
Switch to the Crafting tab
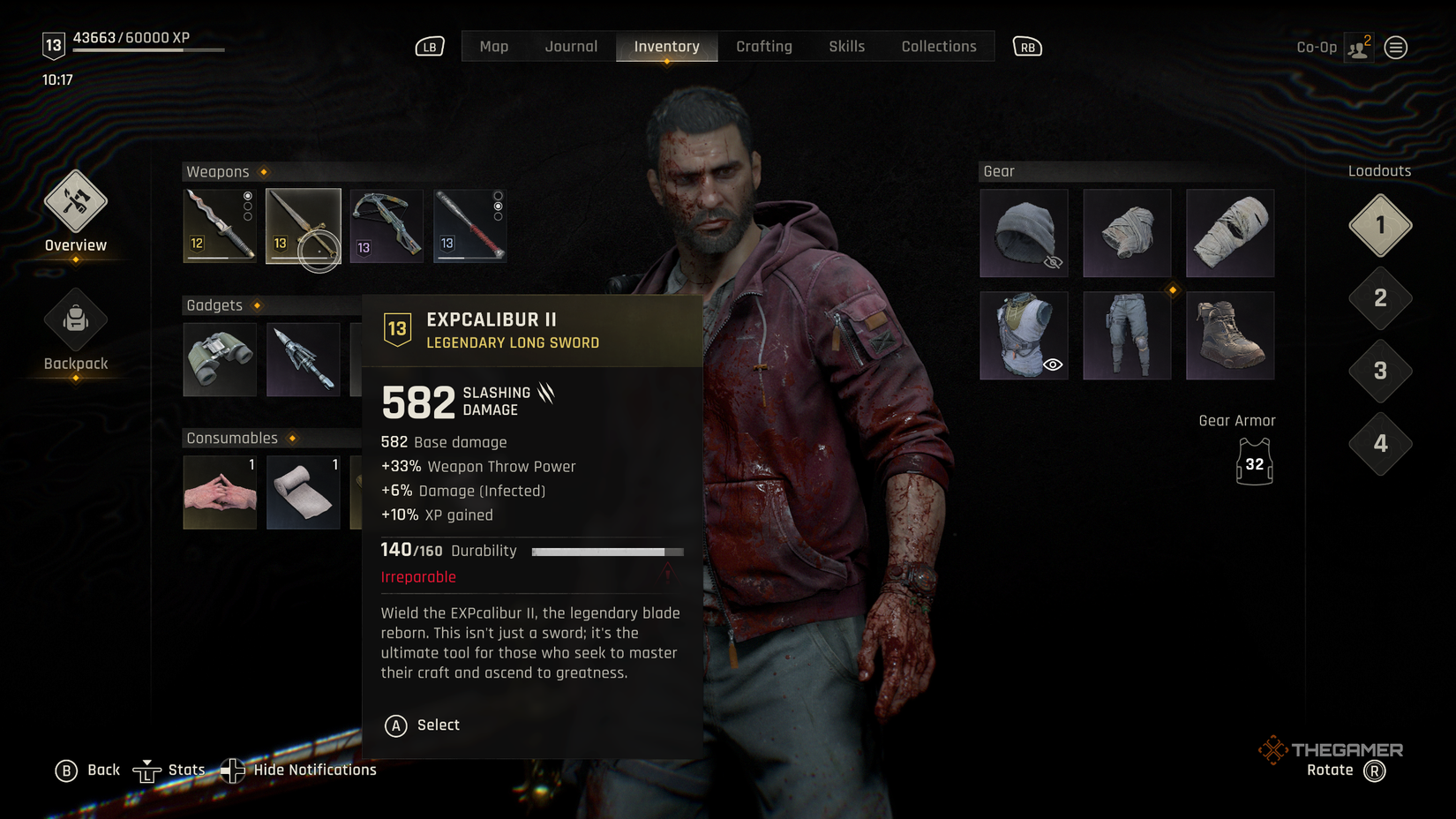(x=764, y=46)
